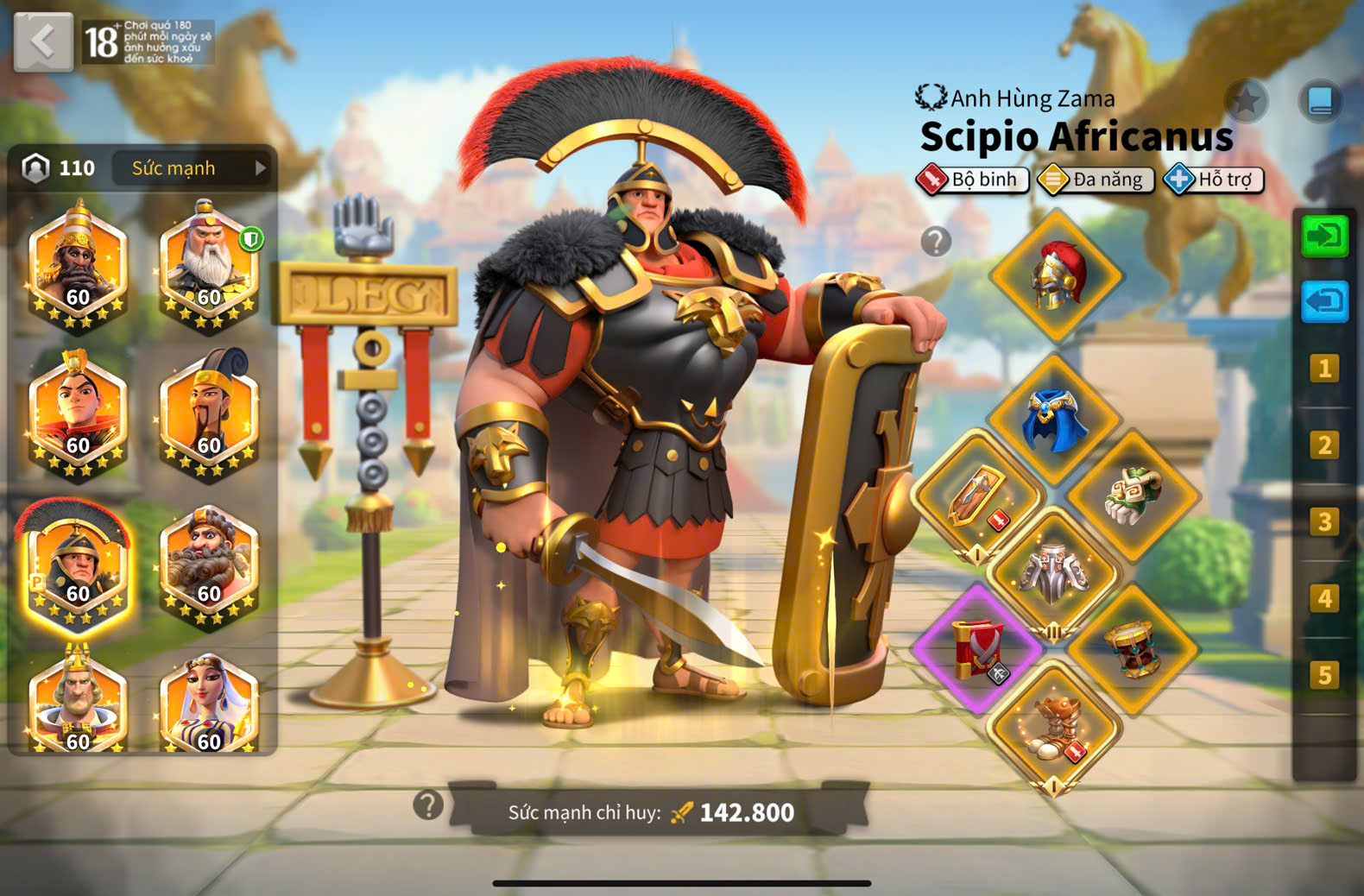The image size is (1364, 896).
Task: Select the brown-bearded viking commander portrait
Action: (x=209, y=564)
